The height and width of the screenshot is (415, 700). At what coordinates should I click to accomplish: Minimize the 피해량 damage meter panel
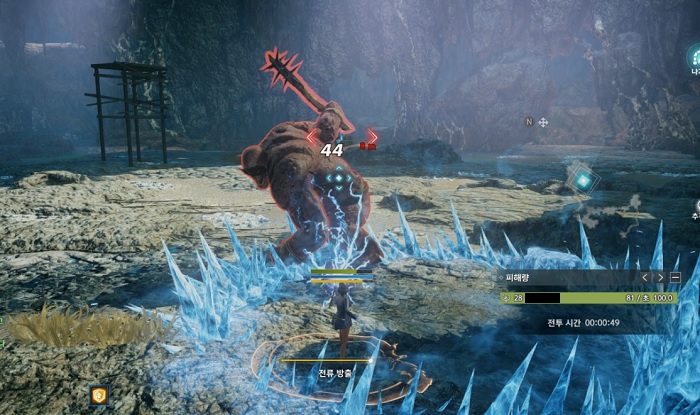pyautogui.click(x=675, y=277)
